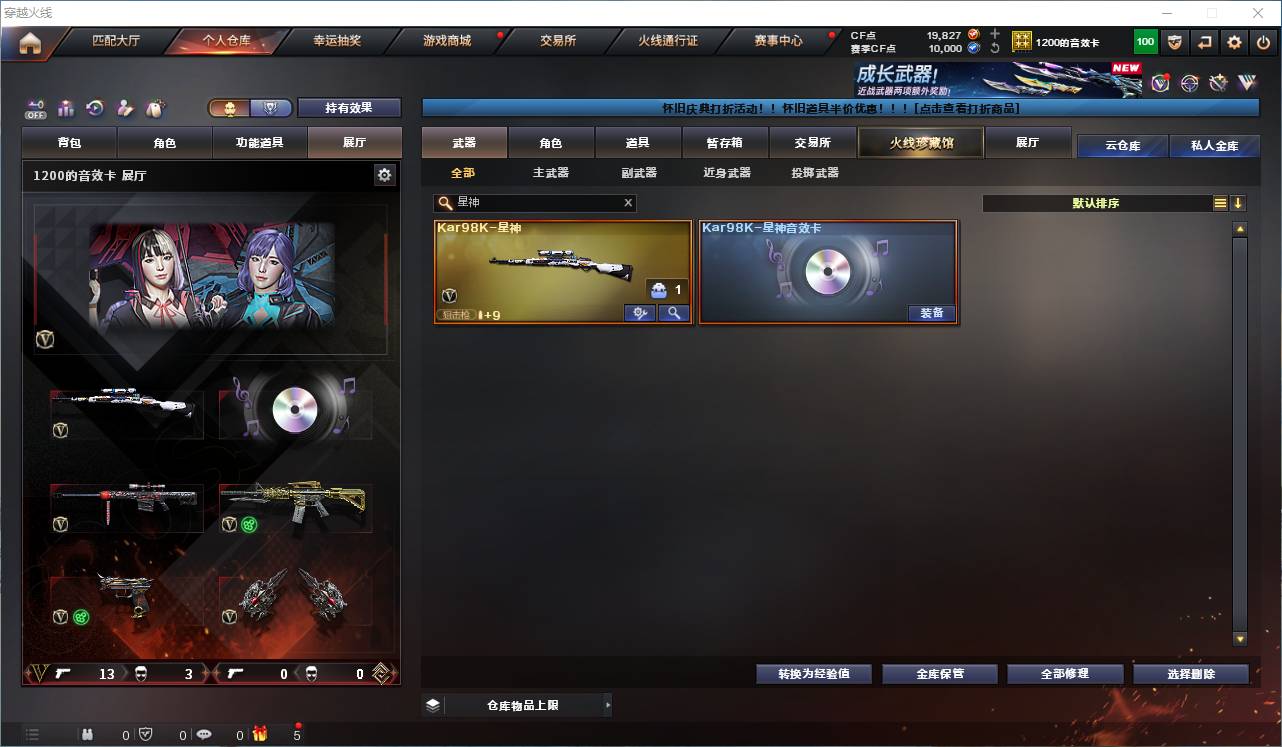The image size is (1282, 747).
Task: Clear the 星神 search box with the X
Action: click(628, 203)
